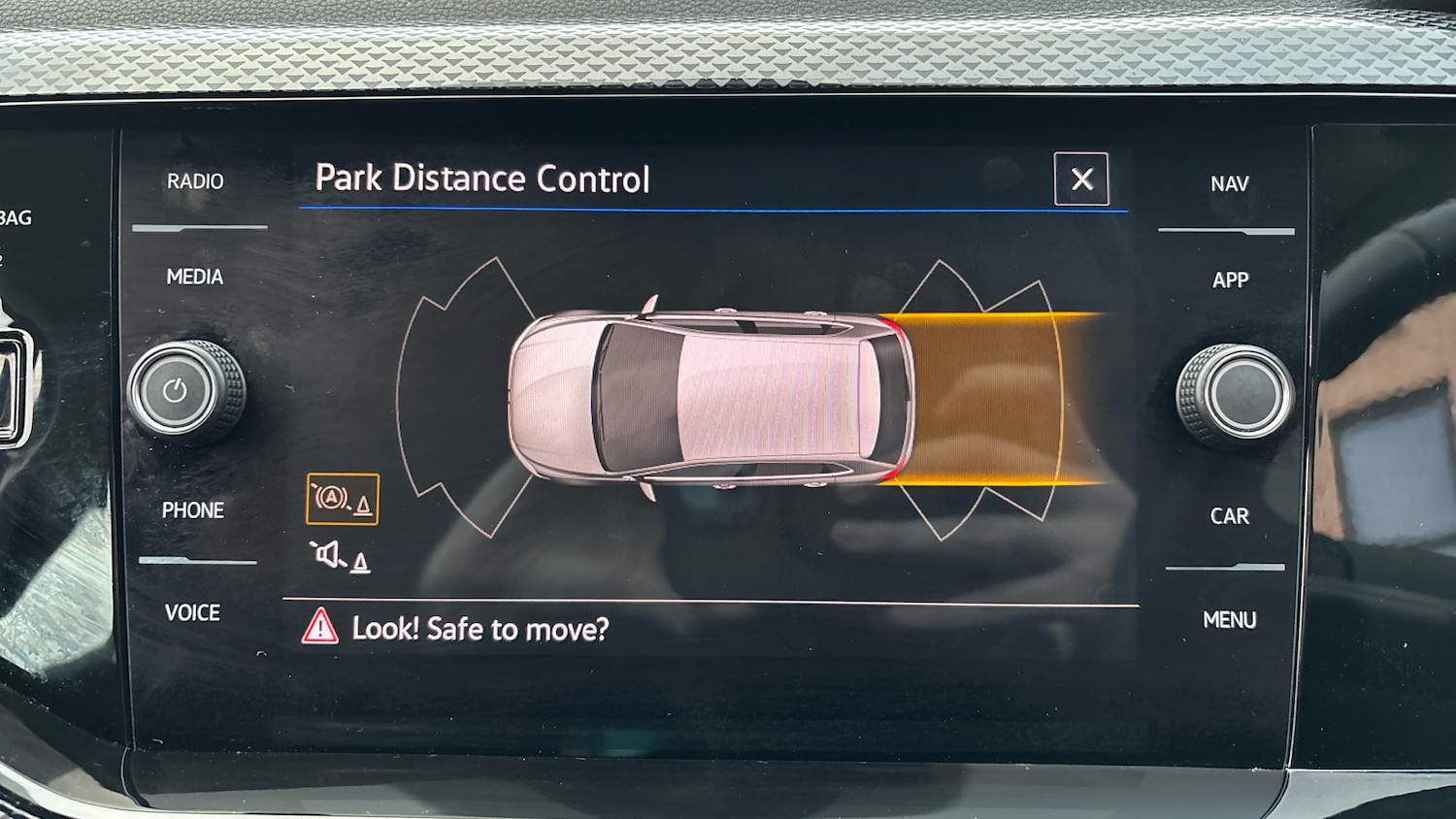Screen dimensions: 1456x819
Task: Switch to the MEDIA menu
Action: click(195, 278)
